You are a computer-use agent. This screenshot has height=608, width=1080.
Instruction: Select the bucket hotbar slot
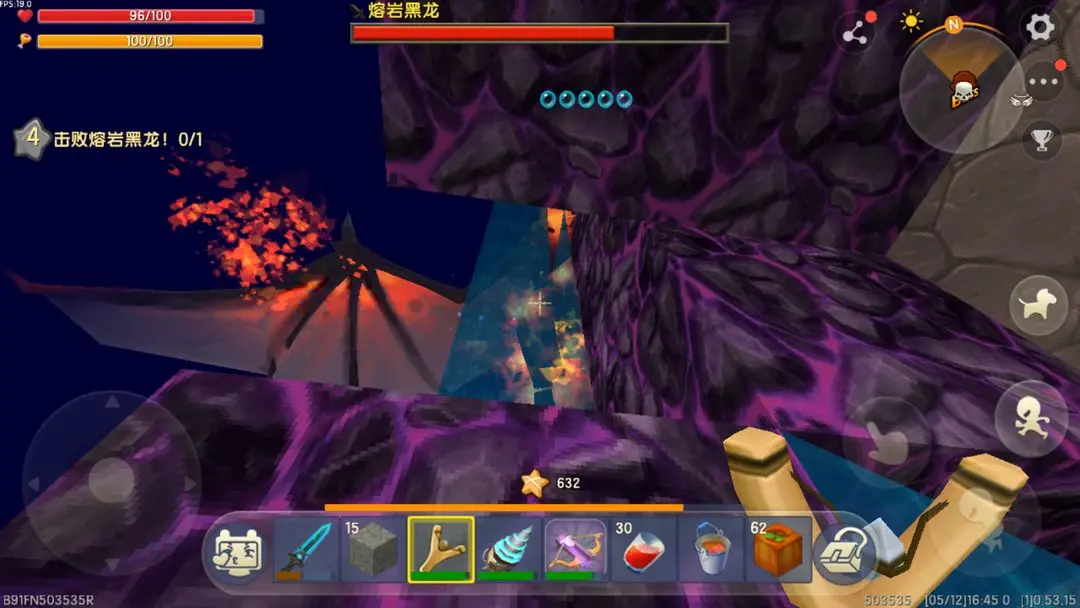point(711,549)
